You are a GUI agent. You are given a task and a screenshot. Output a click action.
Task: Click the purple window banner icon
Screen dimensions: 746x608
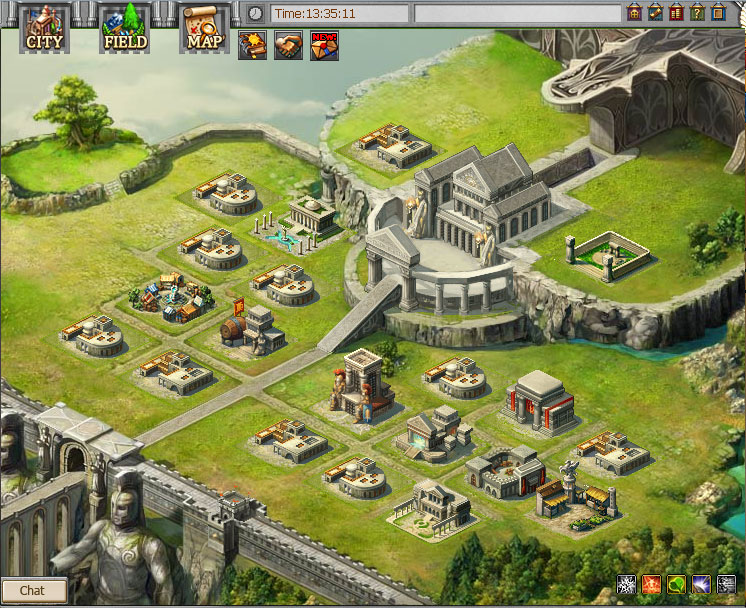point(634,12)
